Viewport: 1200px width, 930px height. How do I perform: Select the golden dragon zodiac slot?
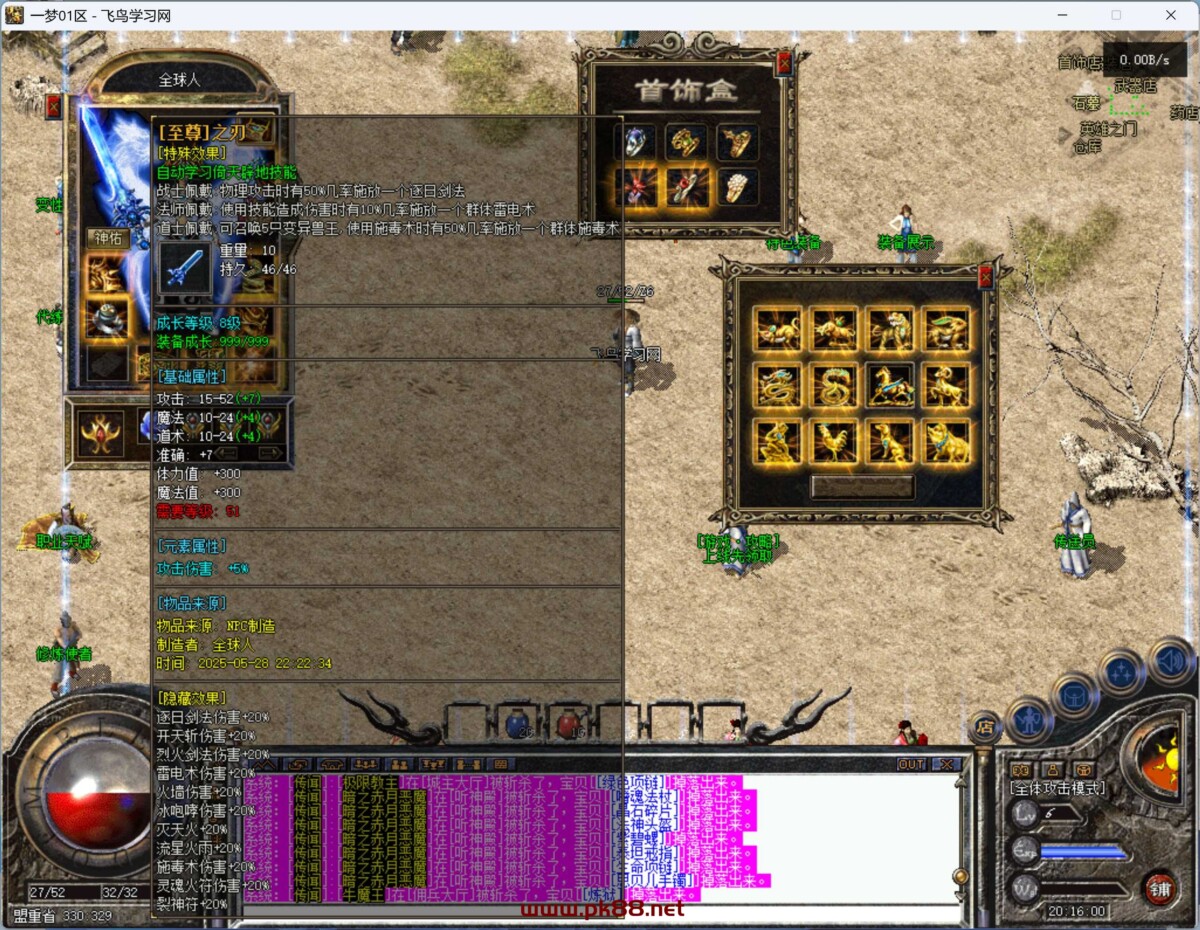click(778, 385)
